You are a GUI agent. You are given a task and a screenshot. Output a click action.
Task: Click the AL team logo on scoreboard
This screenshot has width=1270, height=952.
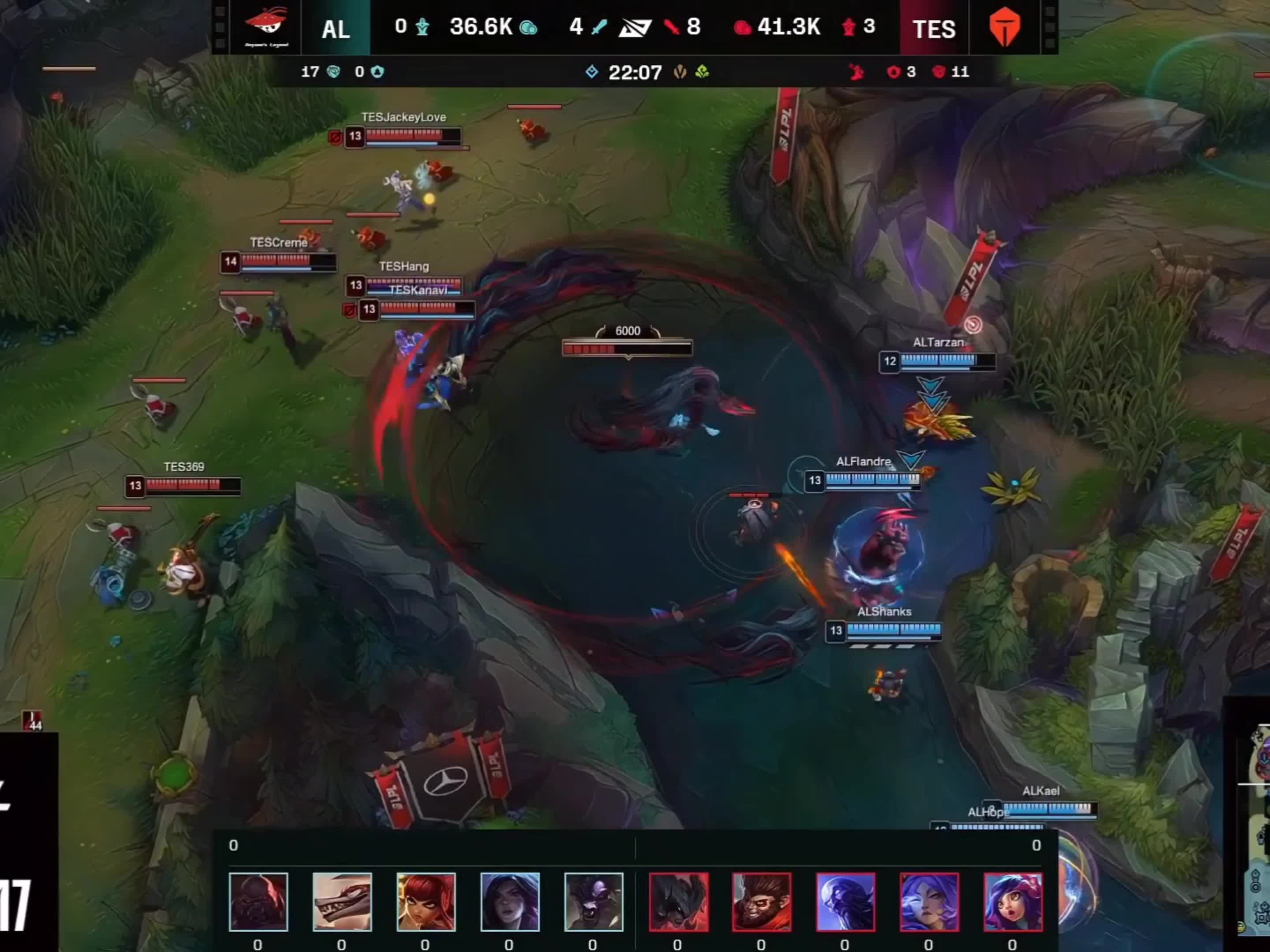[x=266, y=27]
